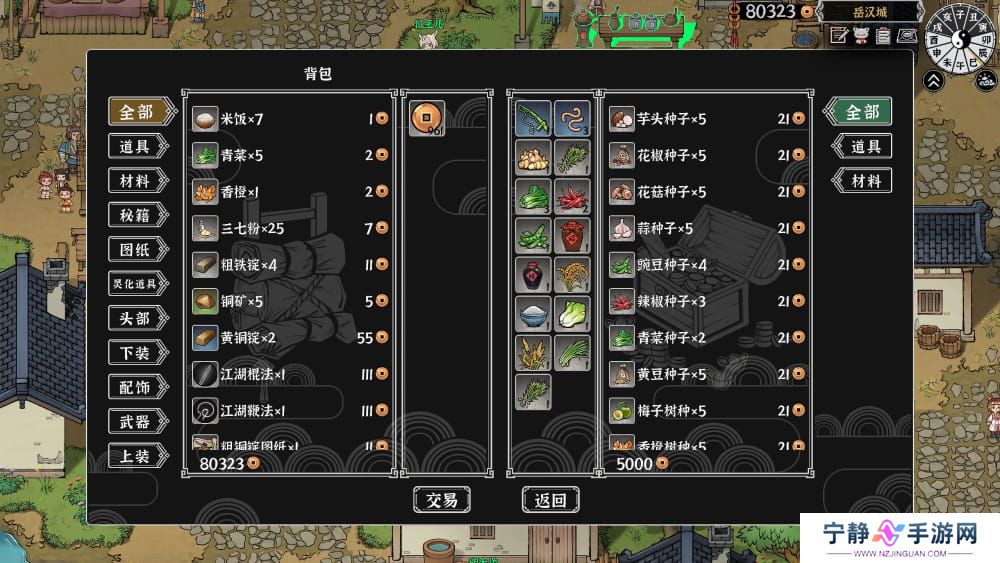Select the copper coin in the offer slot
Viewport: 1000px width, 563px height.
427,119
